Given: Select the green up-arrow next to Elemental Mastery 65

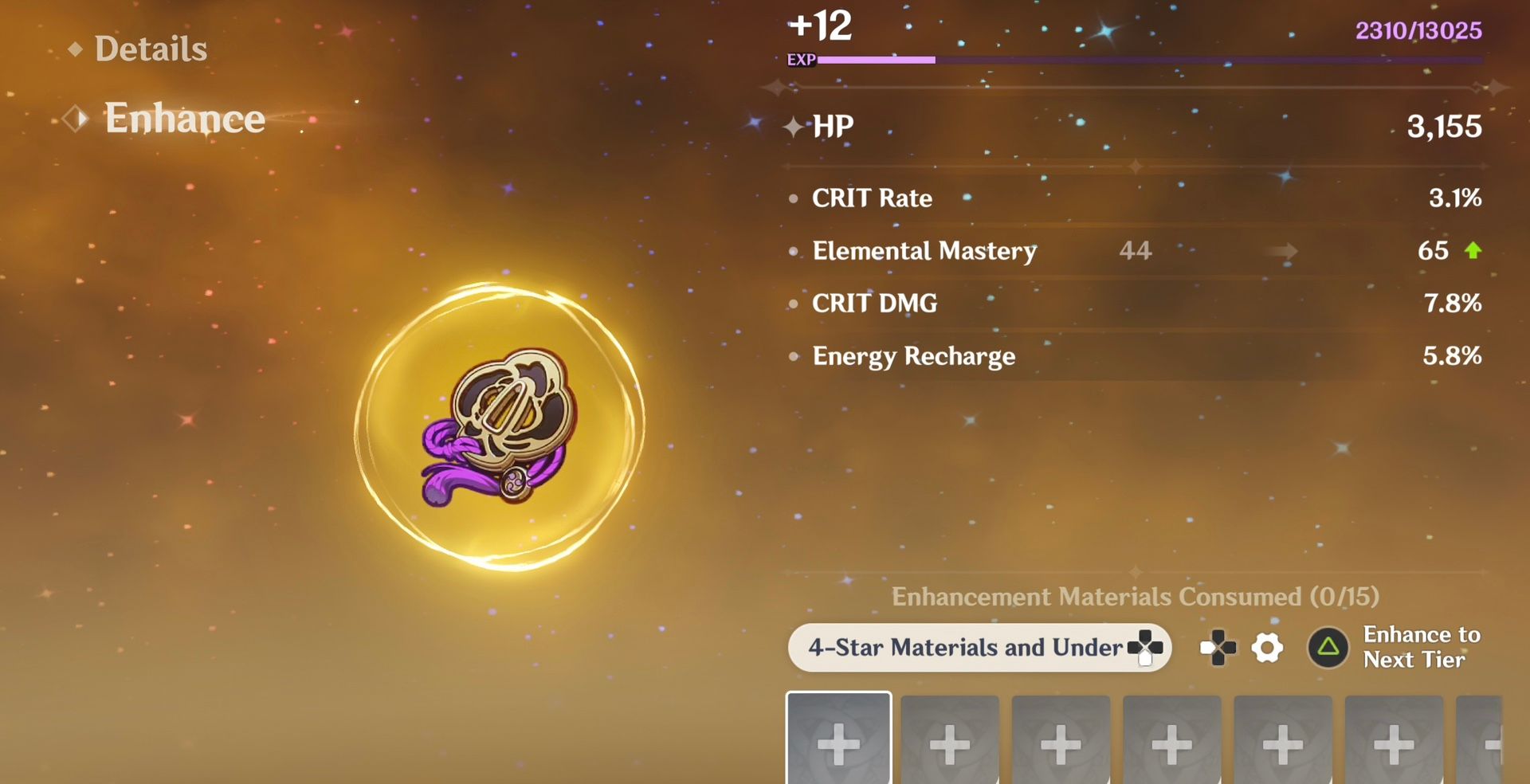Looking at the screenshot, I should 1474,251.
